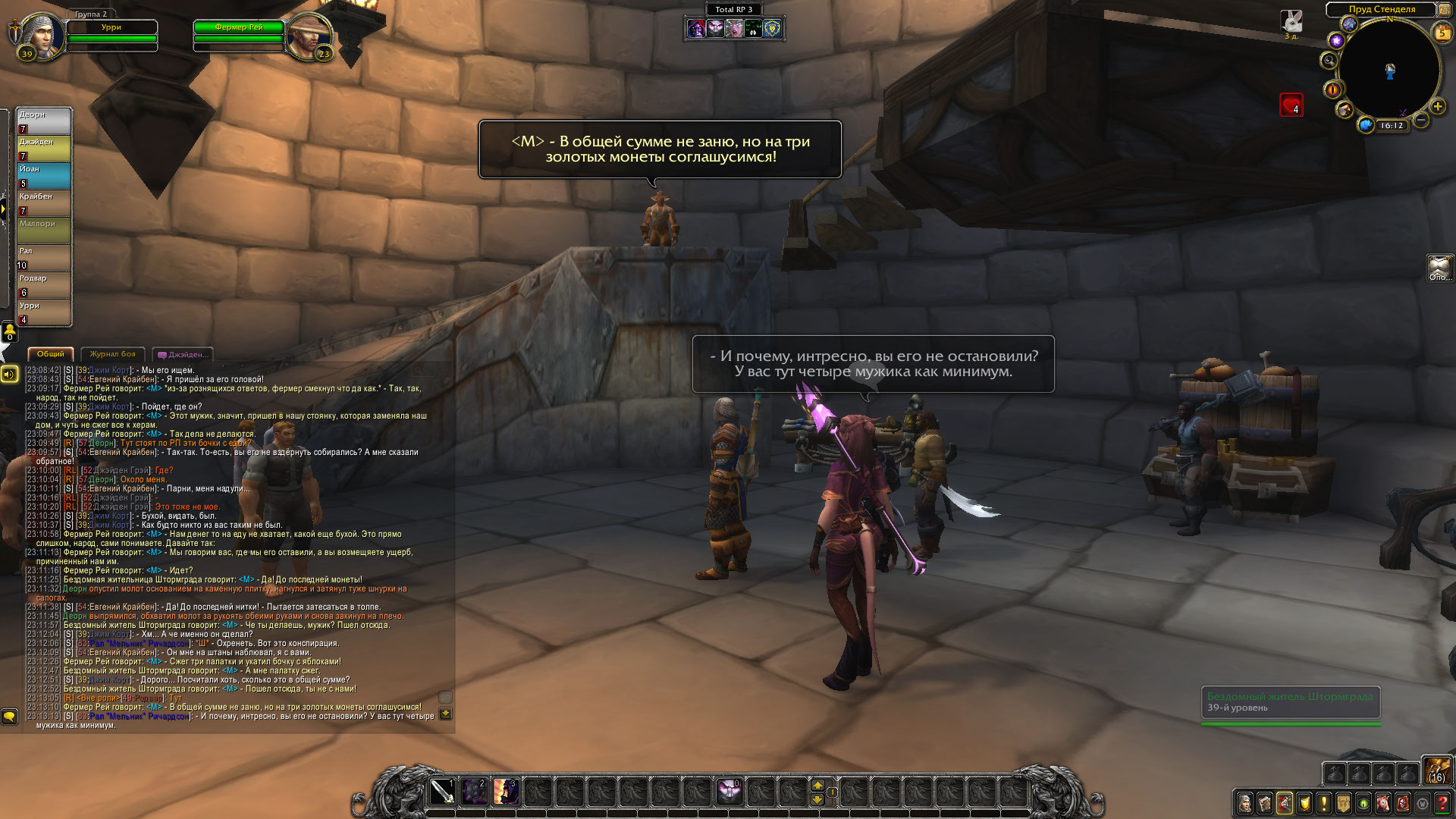Screen dimensions: 1456x819
Task: Zoom in the minimap with plus button
Action: [x=1437, y=106]
